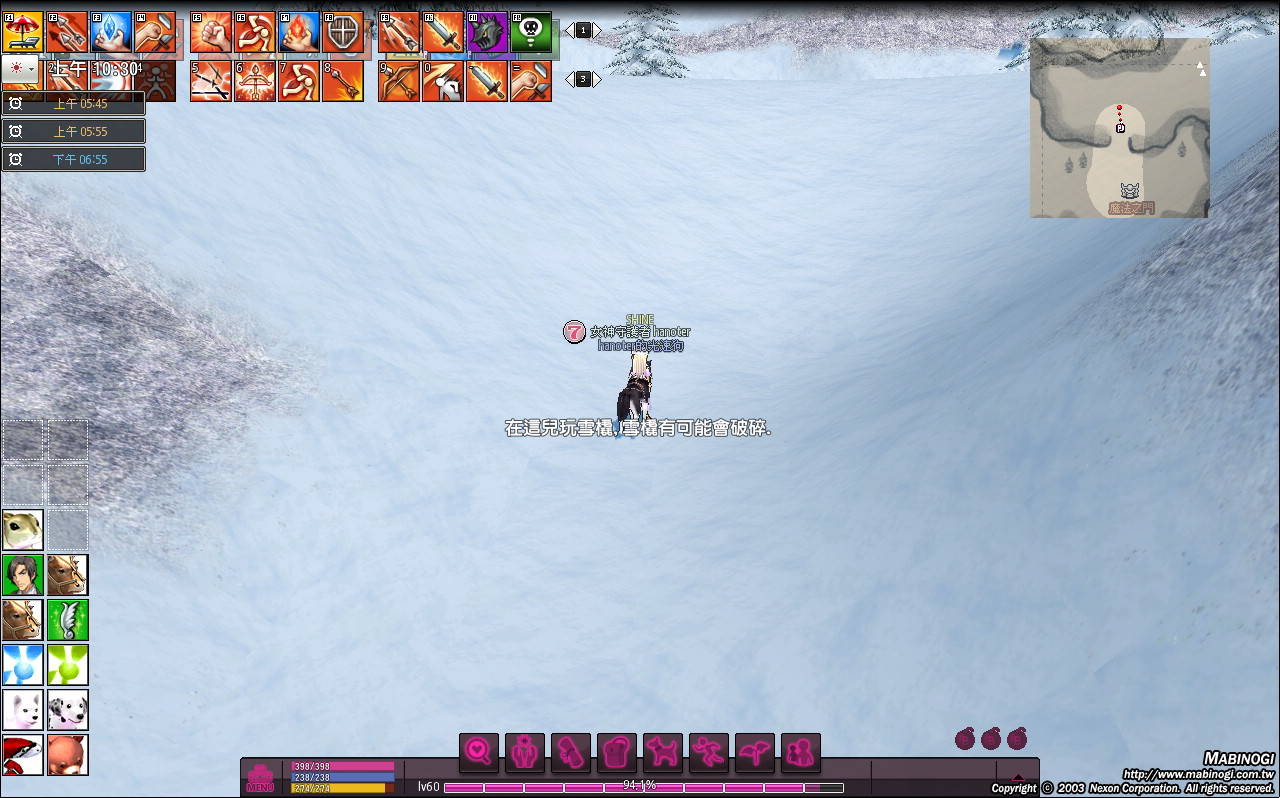
Task: Choose the brown bear pet icon
Action: point(68,755)
